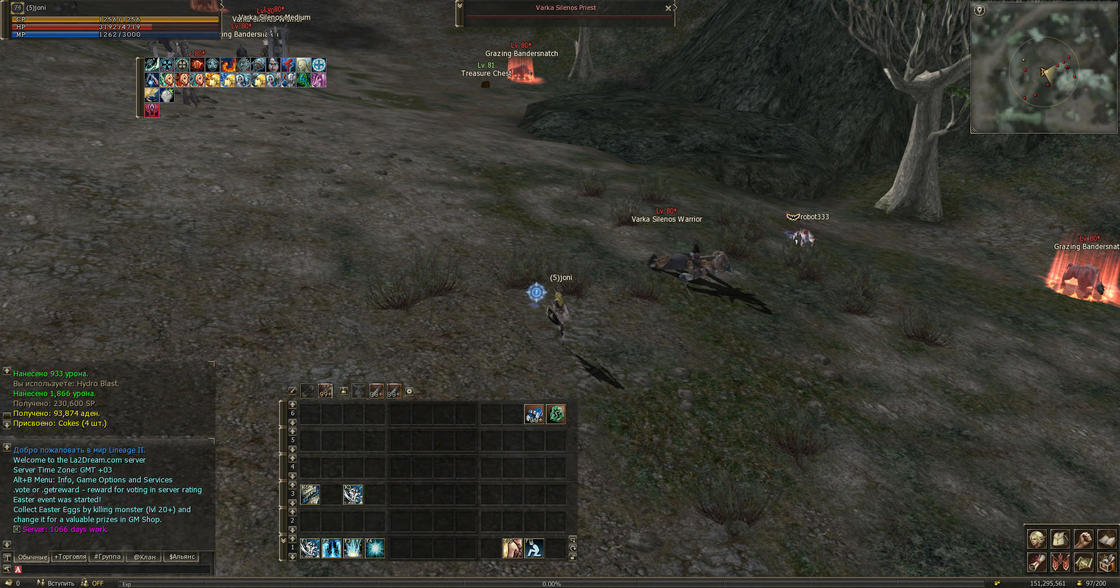The image size is (1120, 588).
Task: Click the minimap
Action: [x=1044, y=70]
